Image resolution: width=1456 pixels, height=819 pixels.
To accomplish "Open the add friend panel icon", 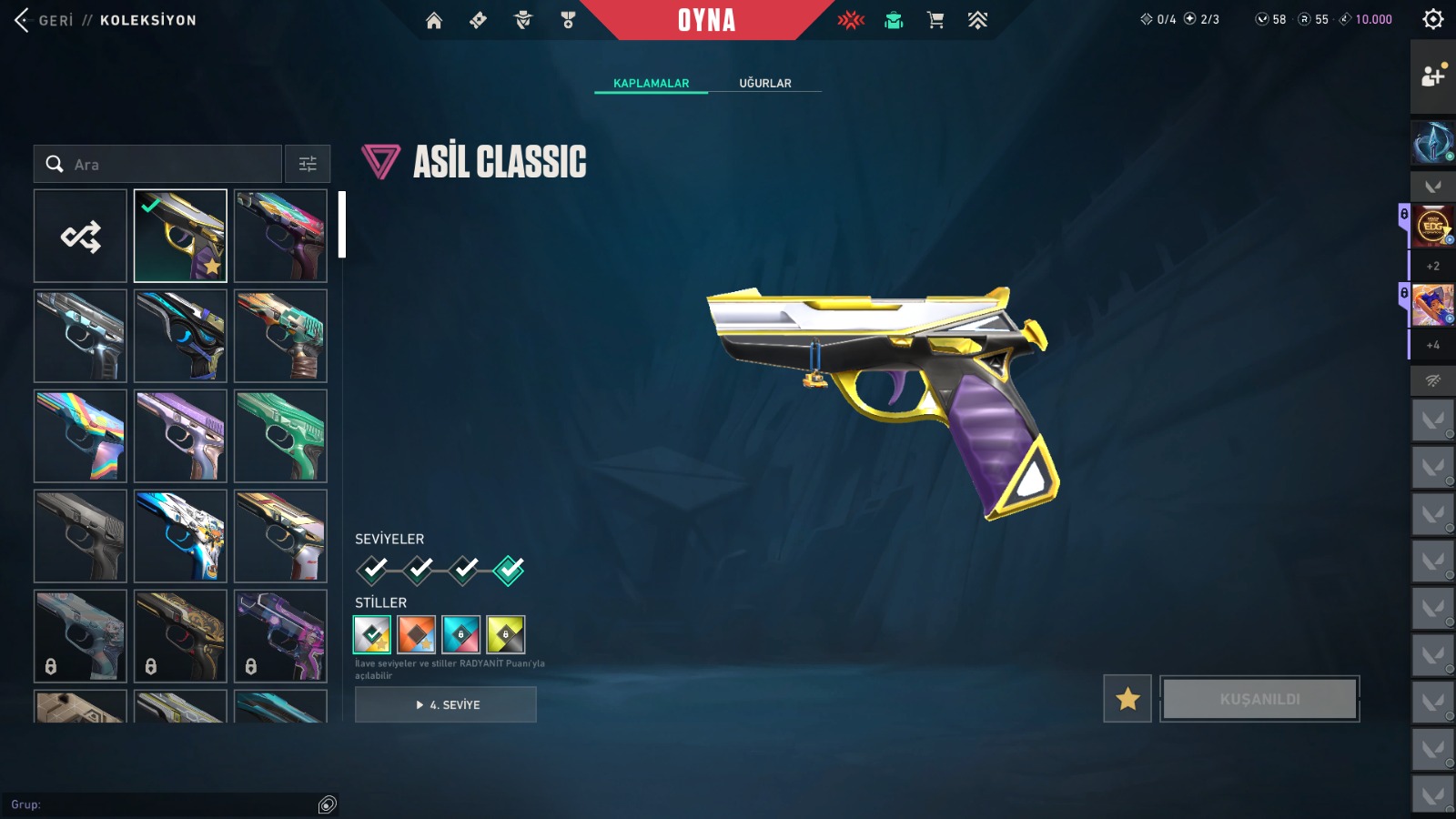I will [1432, 76].
